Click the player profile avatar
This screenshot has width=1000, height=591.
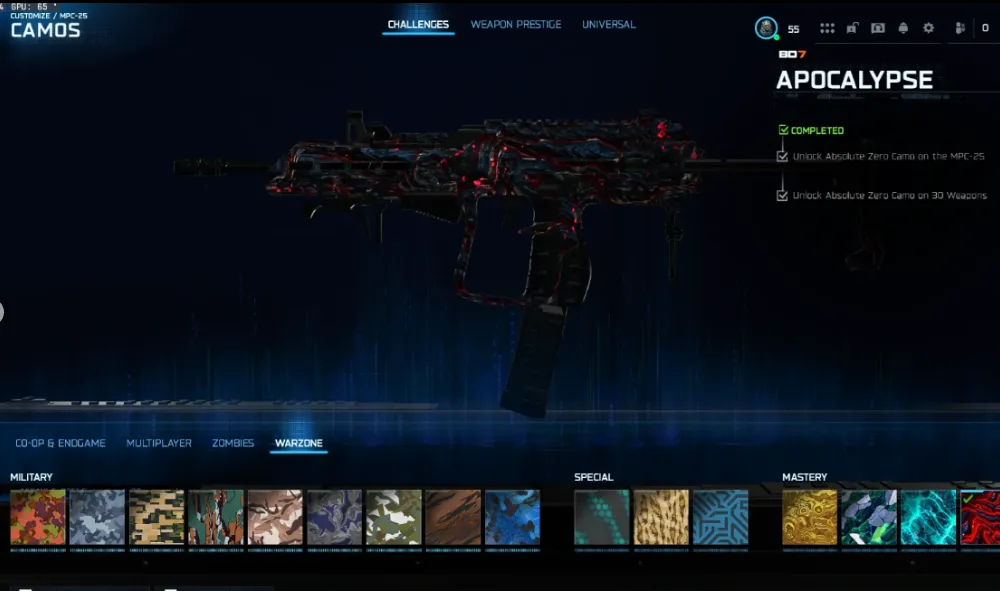pyautogui.click(x=766, y=29)
